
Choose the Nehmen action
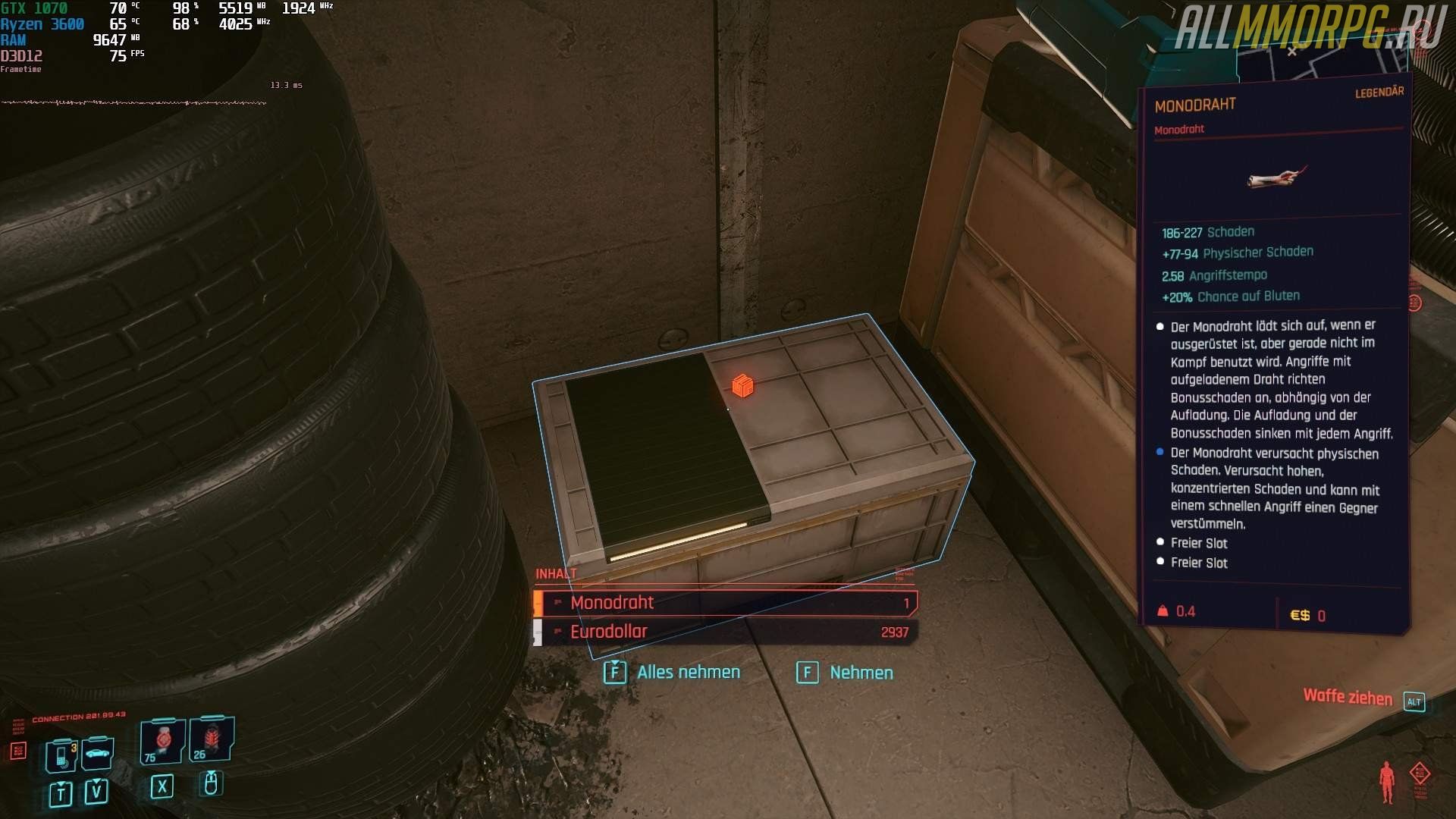846,673
